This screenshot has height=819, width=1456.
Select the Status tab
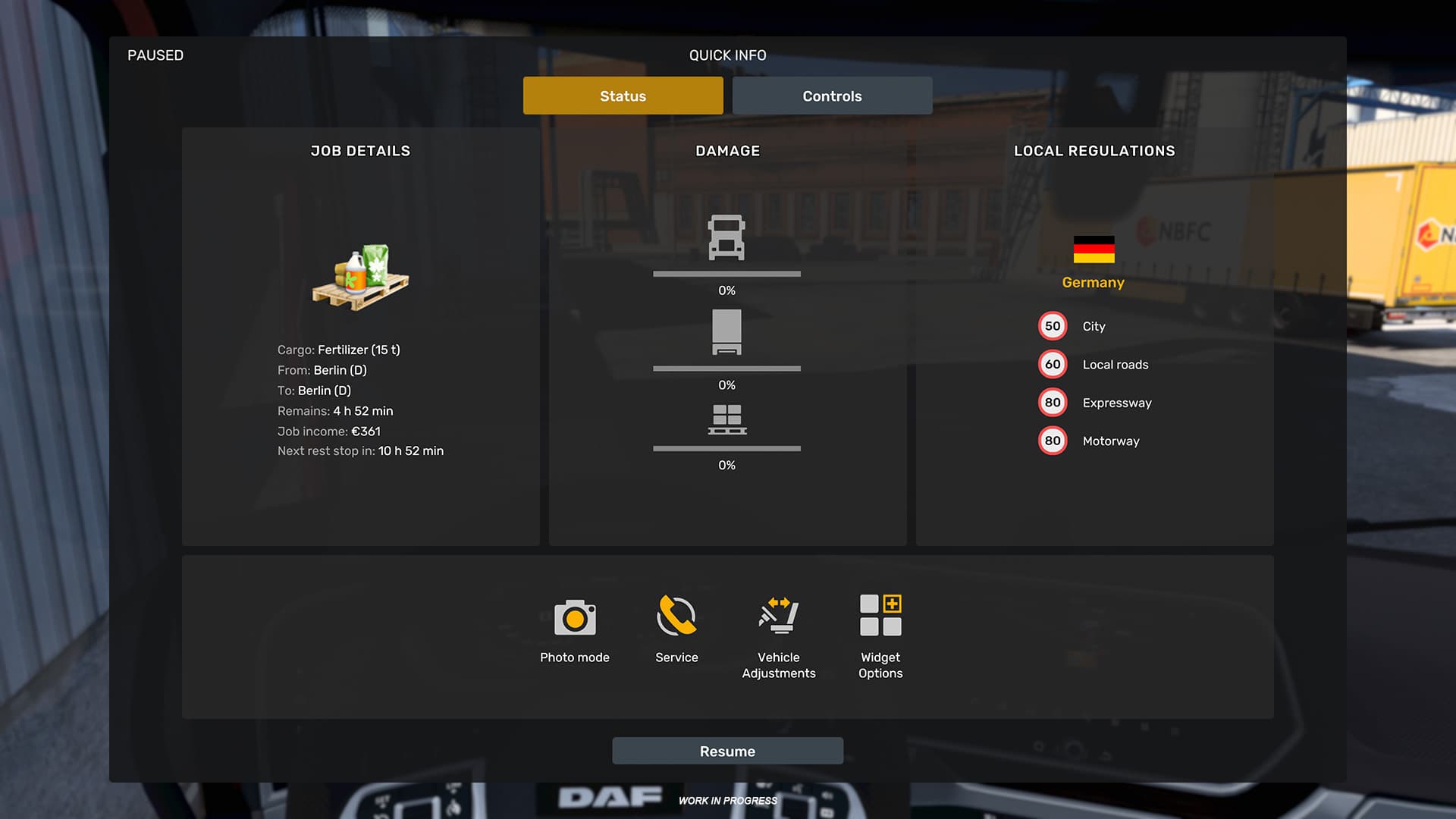click(622, 96)
